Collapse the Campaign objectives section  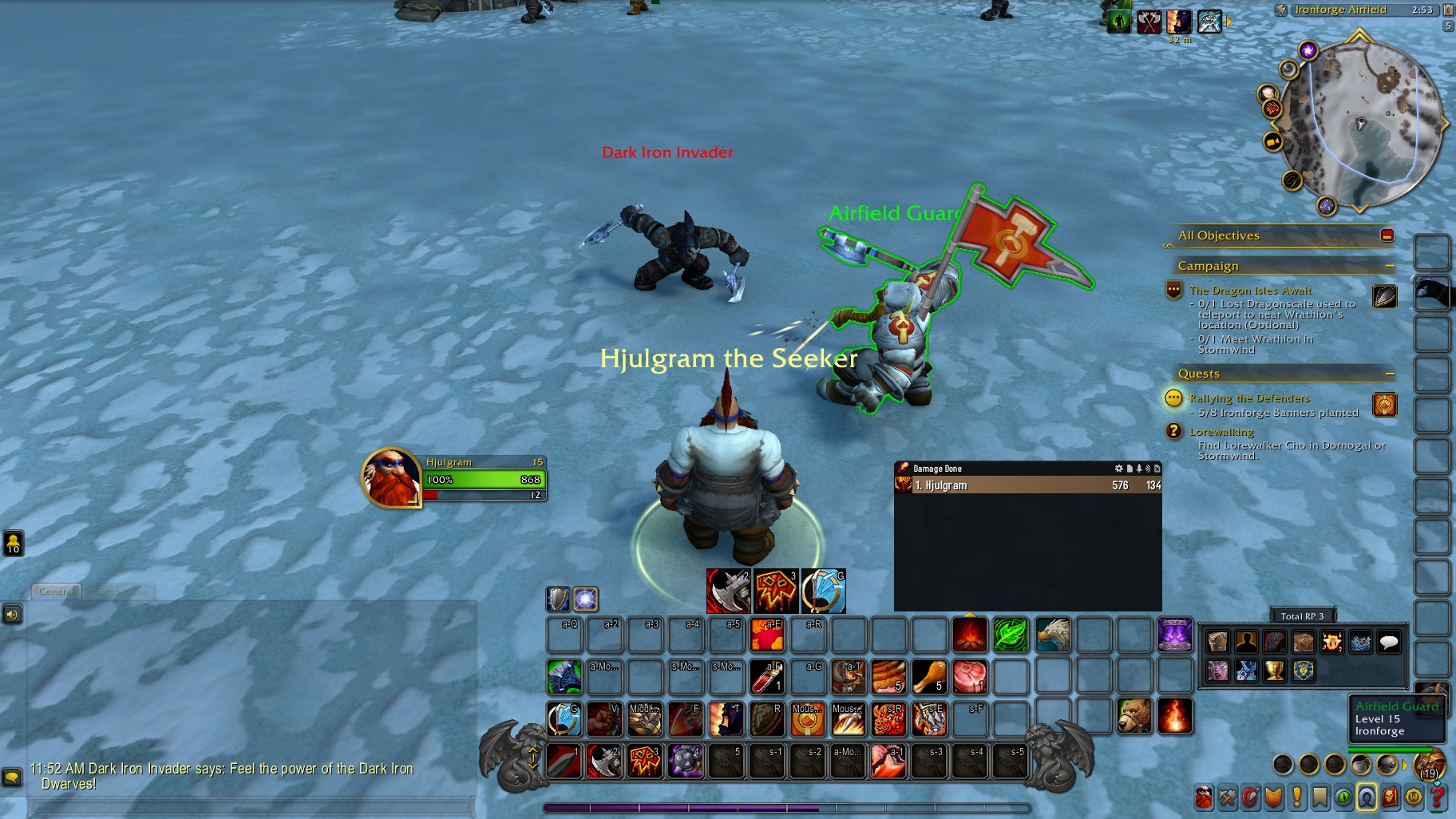click(x=1390, y=266)
